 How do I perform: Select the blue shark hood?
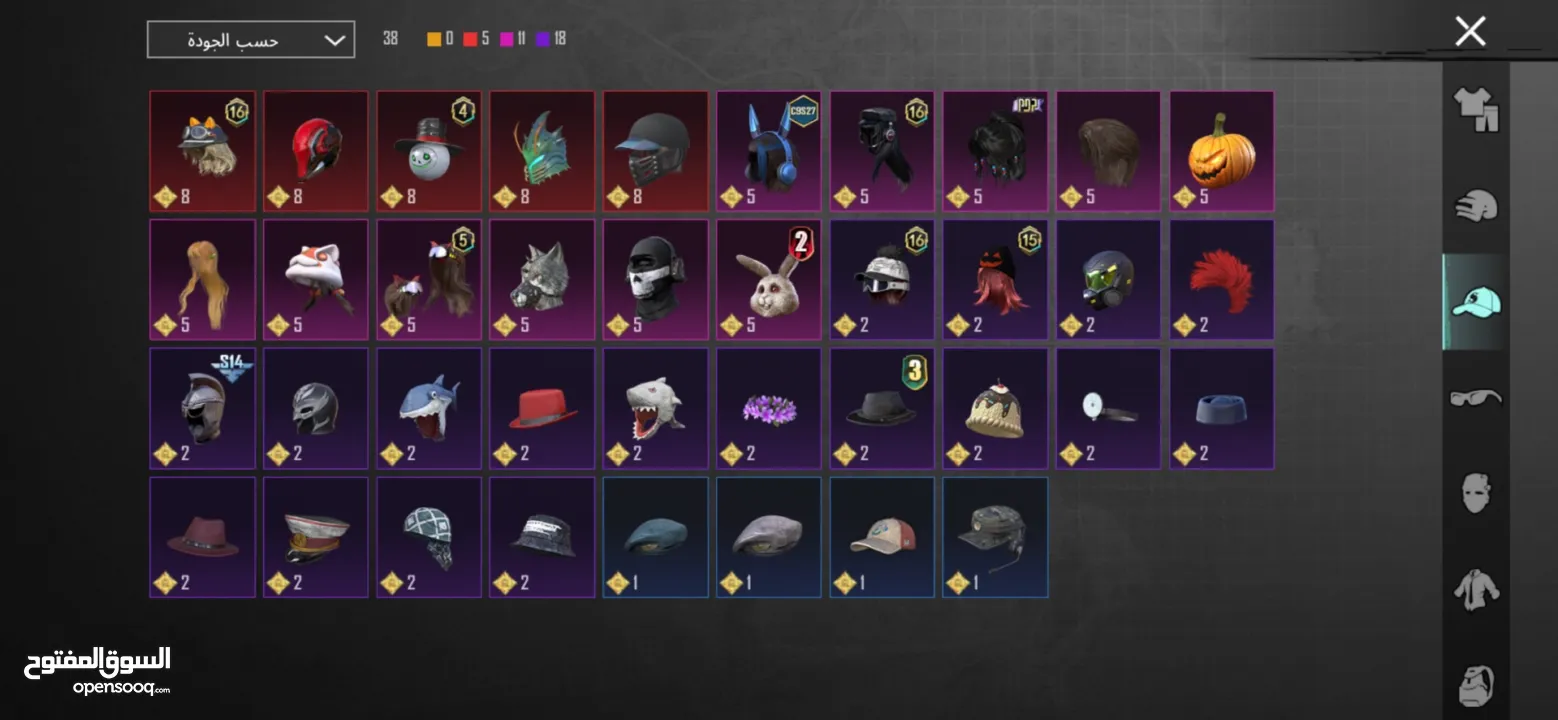click(429, 409)
